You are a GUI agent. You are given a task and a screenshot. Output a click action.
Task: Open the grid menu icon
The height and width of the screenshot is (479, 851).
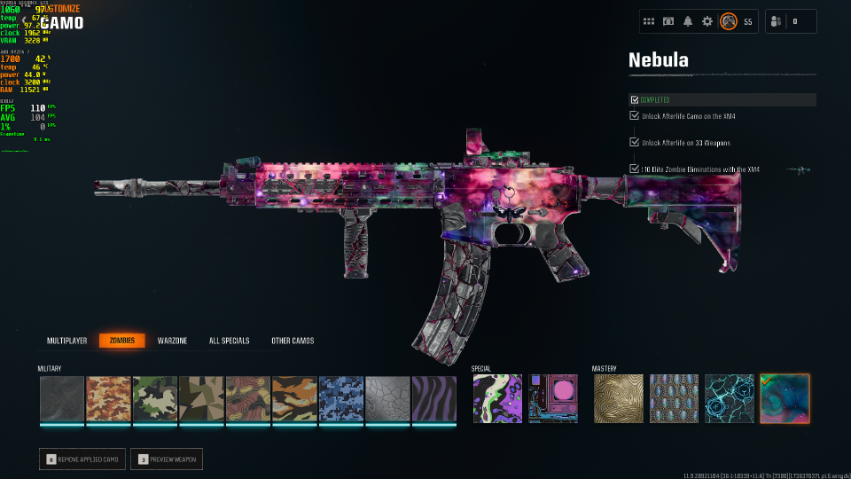tap(648, 21)
